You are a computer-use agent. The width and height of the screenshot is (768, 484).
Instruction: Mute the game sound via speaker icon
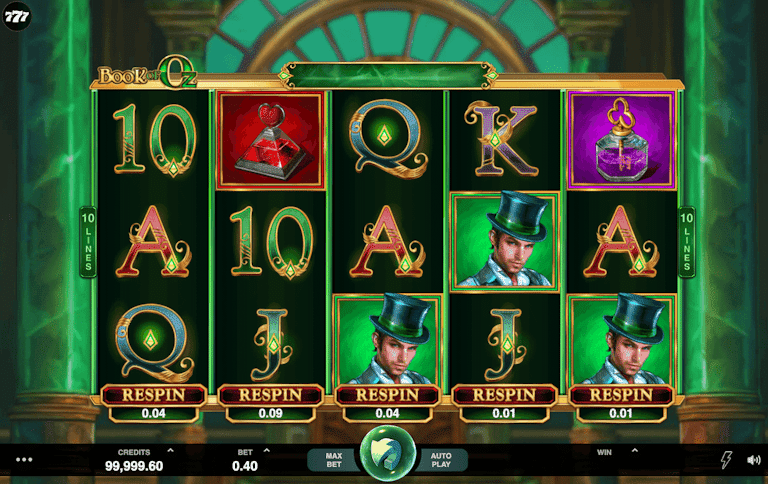coord(752,460)
